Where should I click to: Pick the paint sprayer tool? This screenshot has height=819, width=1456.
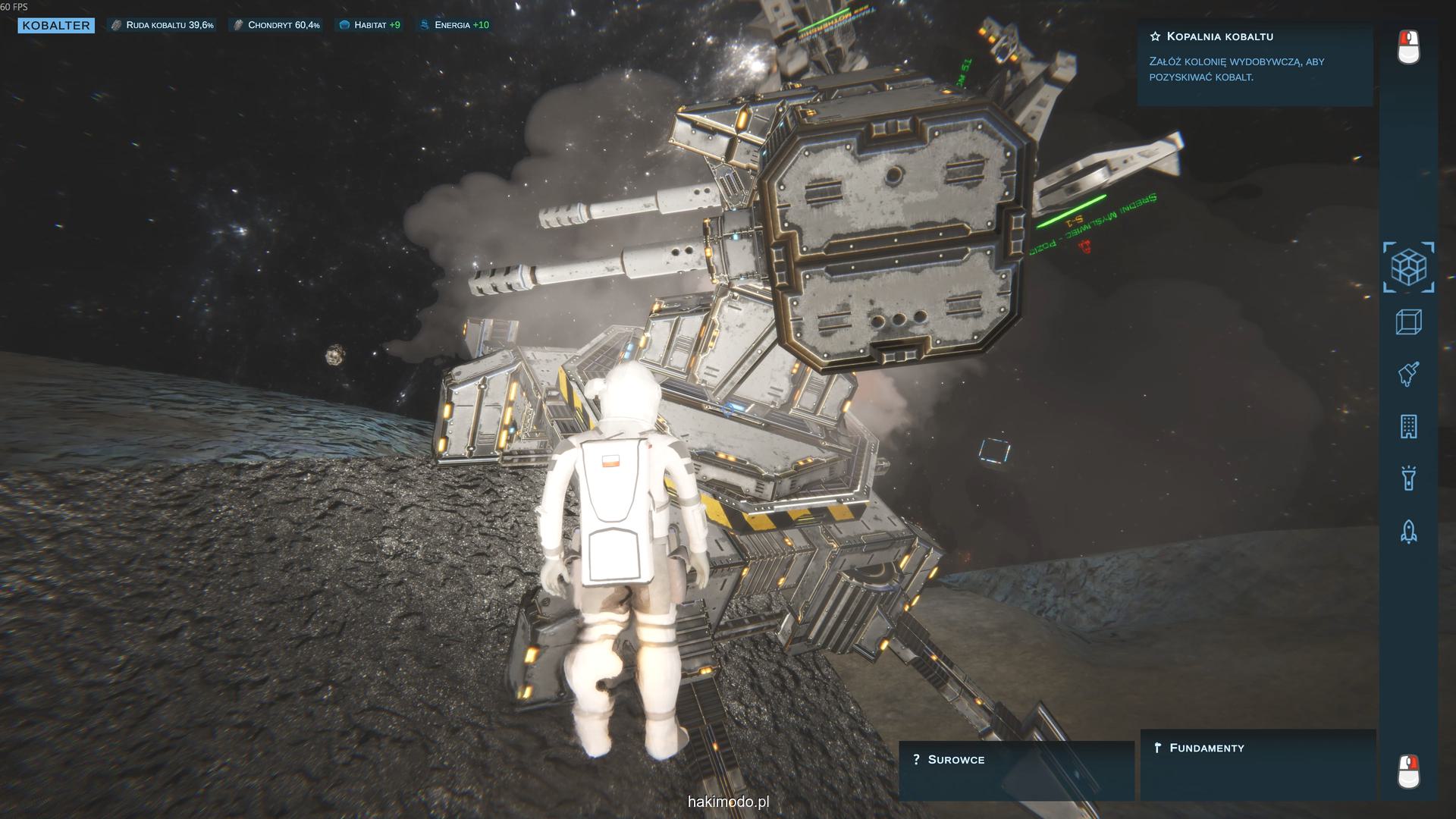[x=1408, y=374]
